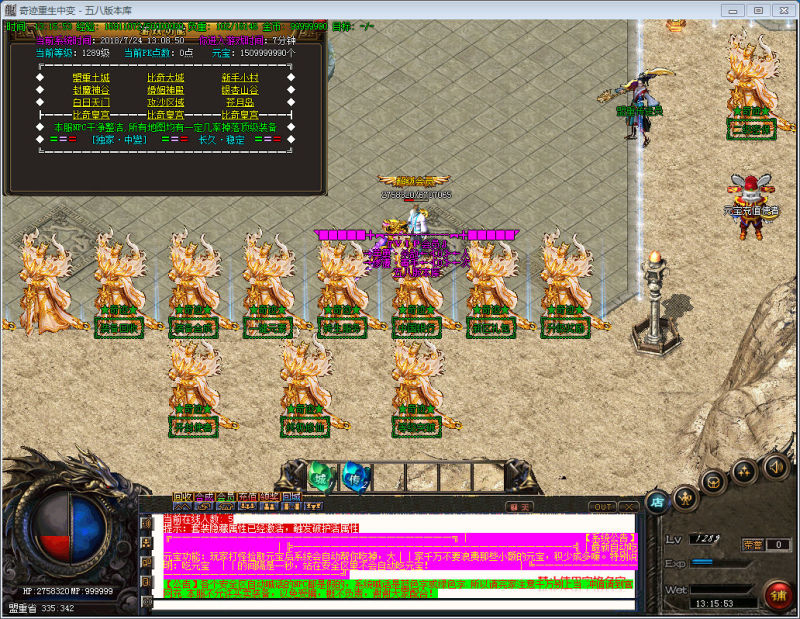
Task: Click the chat text input line
Action: pos(390,604)
